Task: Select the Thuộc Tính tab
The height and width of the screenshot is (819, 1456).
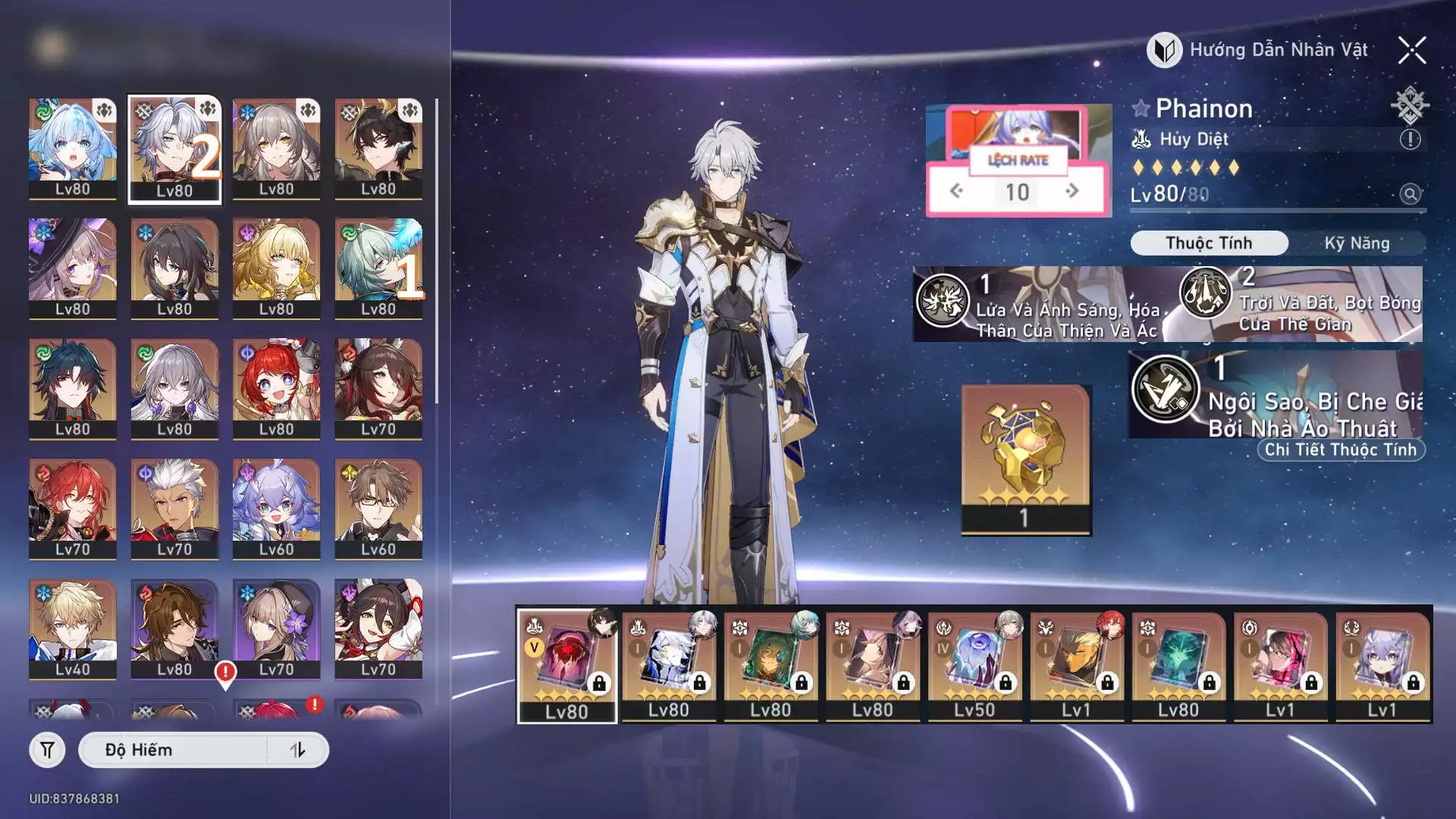Action: (1209, 243)
